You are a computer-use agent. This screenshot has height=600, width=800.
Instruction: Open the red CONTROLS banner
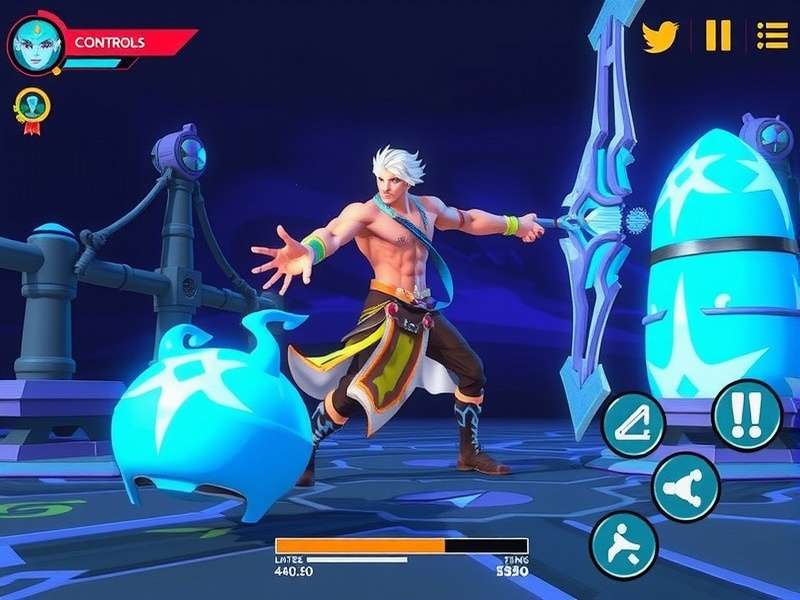pyautogui.click(x=120, y=43)
